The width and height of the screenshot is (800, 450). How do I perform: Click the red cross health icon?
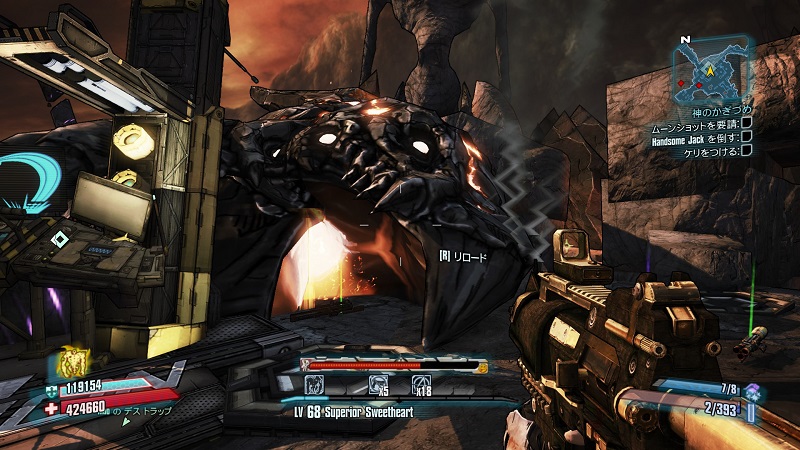[x=52, y=408]
